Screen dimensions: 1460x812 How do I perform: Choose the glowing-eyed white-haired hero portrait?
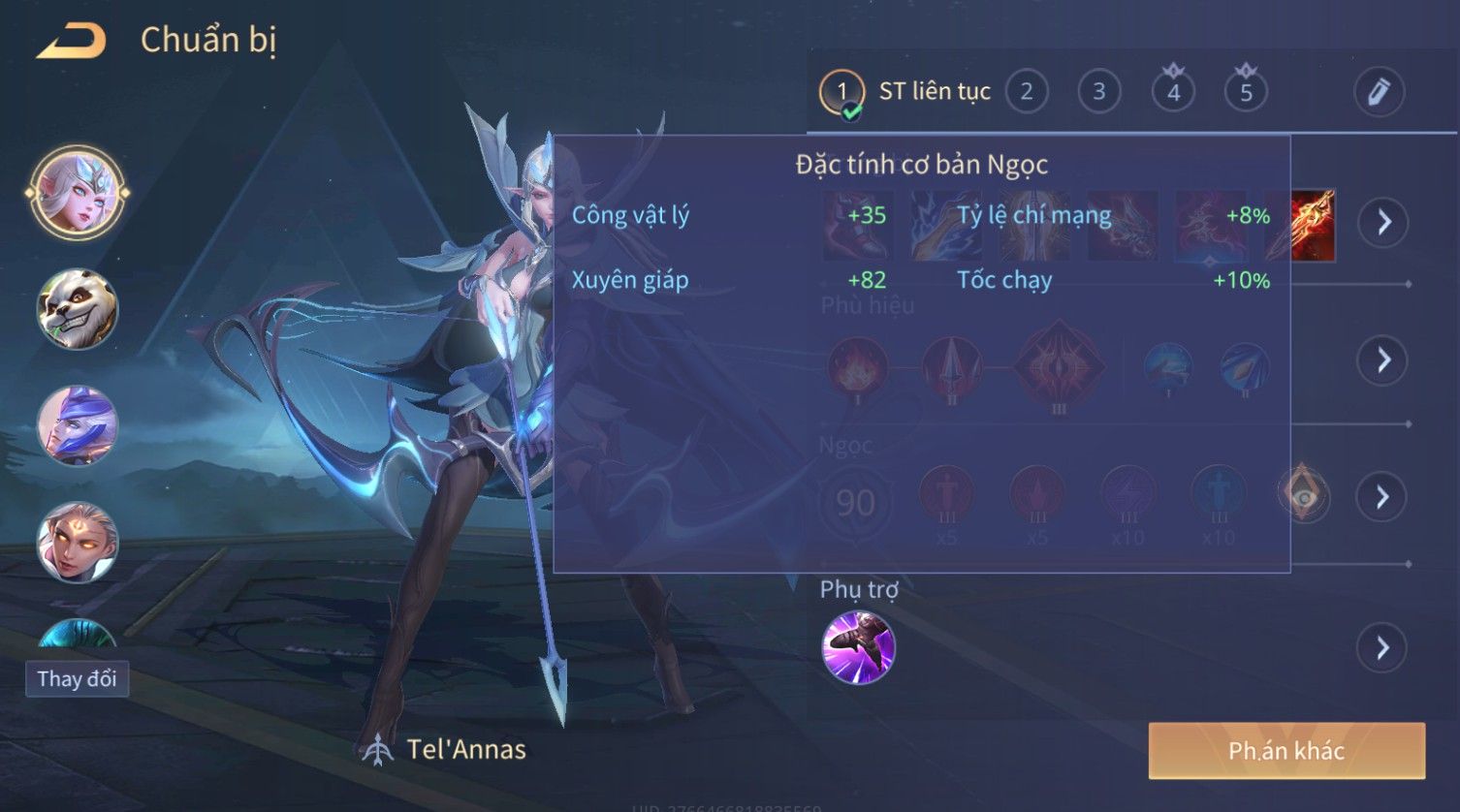click(x=77, y=542)
